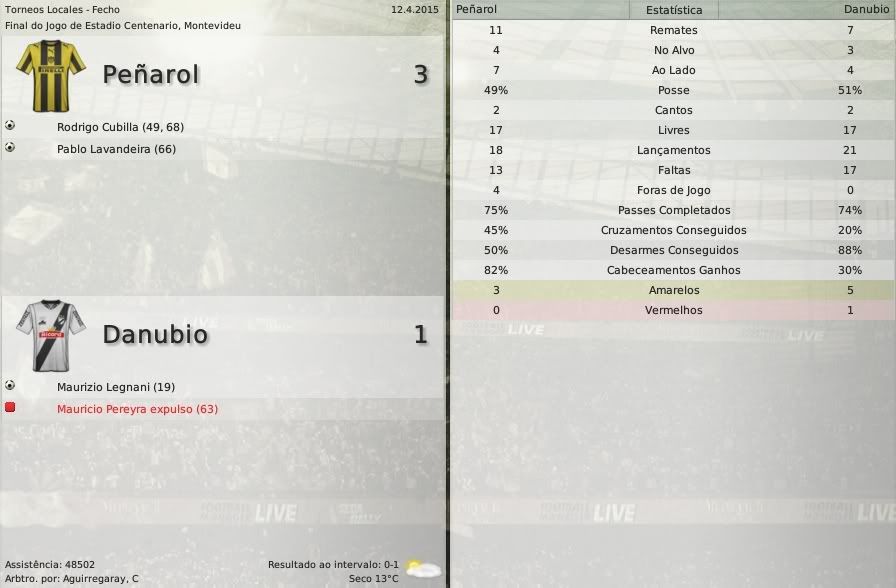Viewport: 896px width, 588px height.
Task: Click the Peñarol column header in the stats table
Action: tap(477, 10)
